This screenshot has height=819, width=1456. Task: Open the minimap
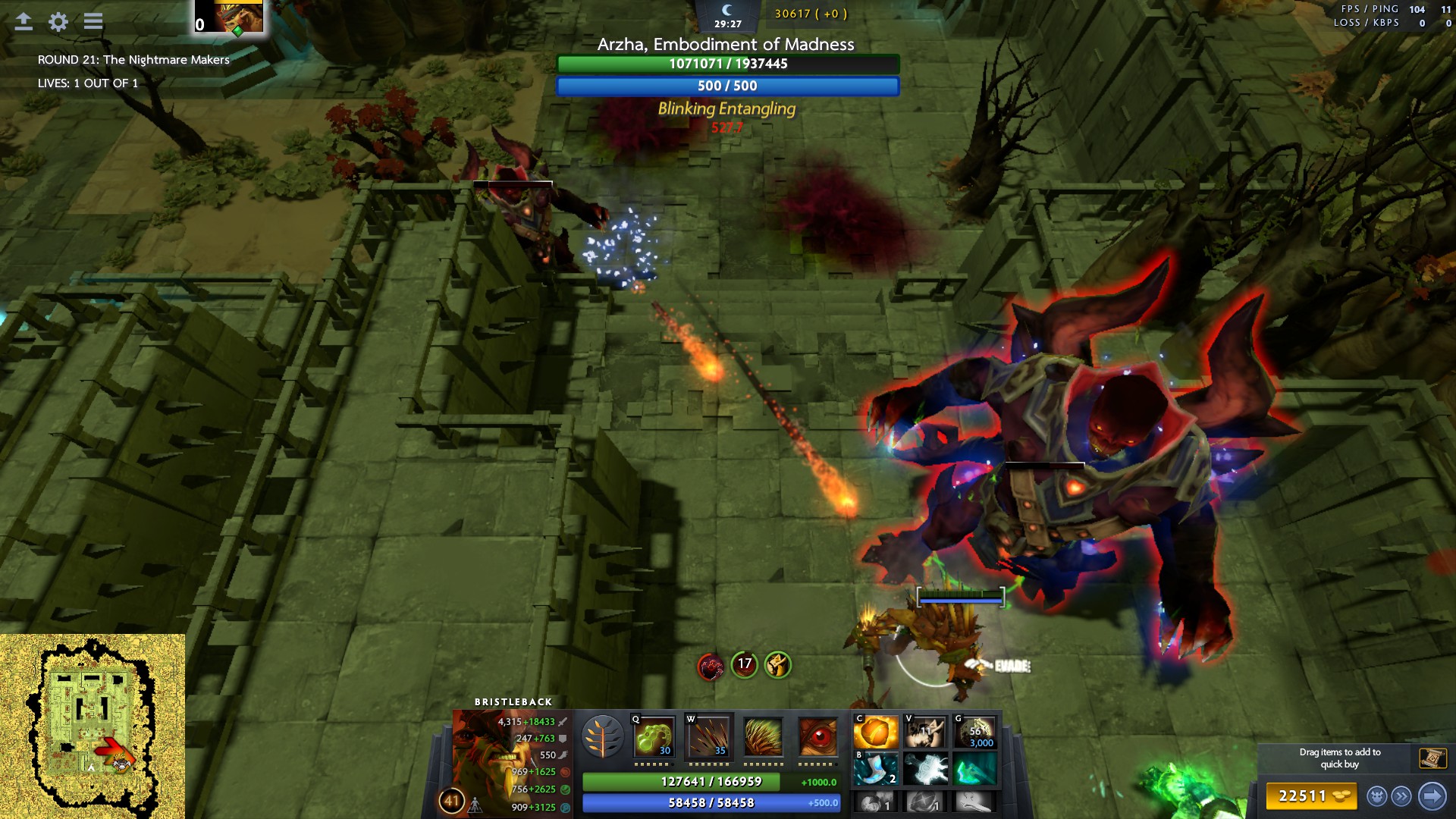point(92,726)
